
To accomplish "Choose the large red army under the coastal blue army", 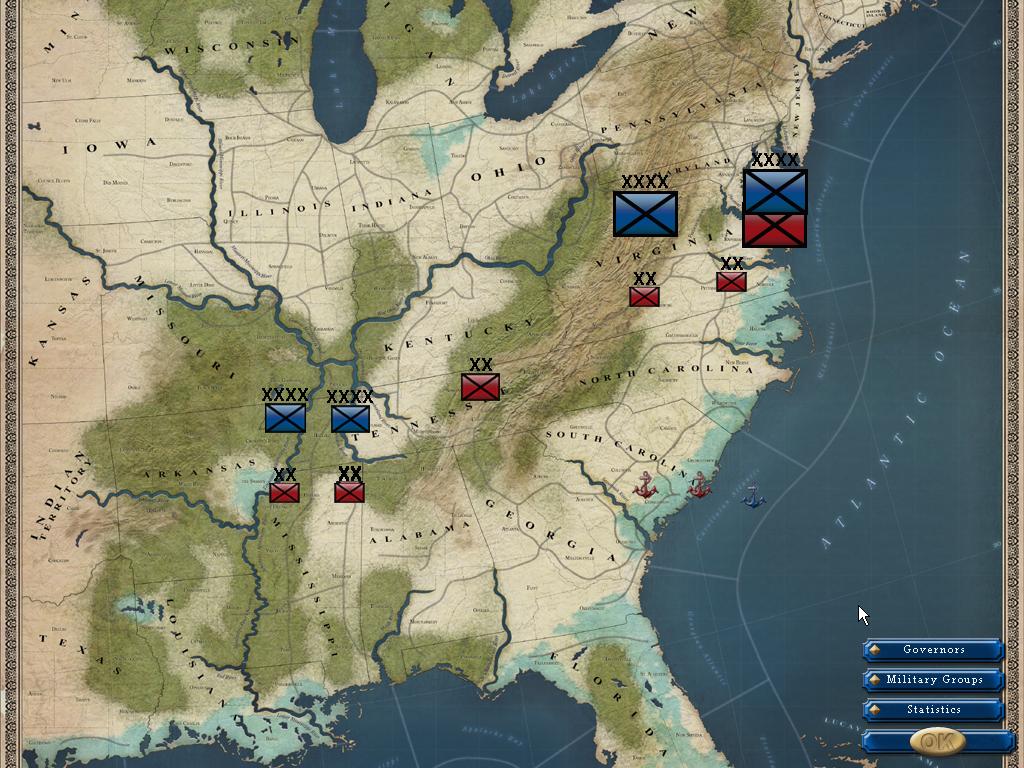I will (x=775, y=231).
